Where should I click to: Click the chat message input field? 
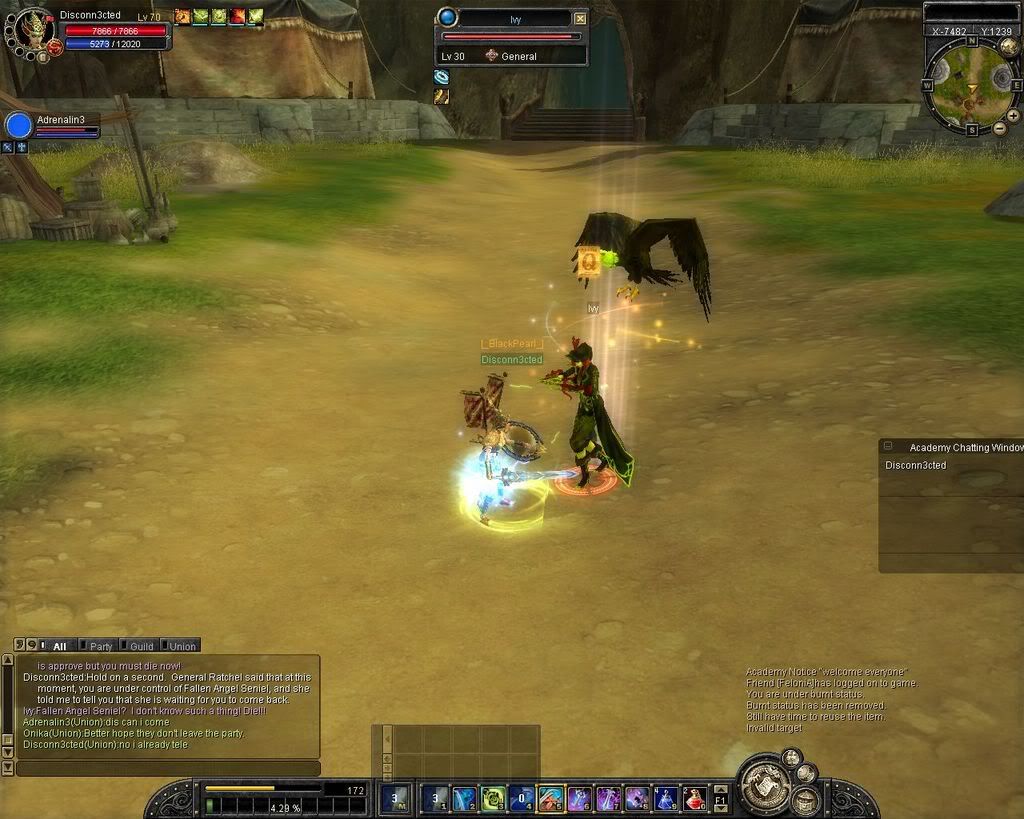pos(168,768)
